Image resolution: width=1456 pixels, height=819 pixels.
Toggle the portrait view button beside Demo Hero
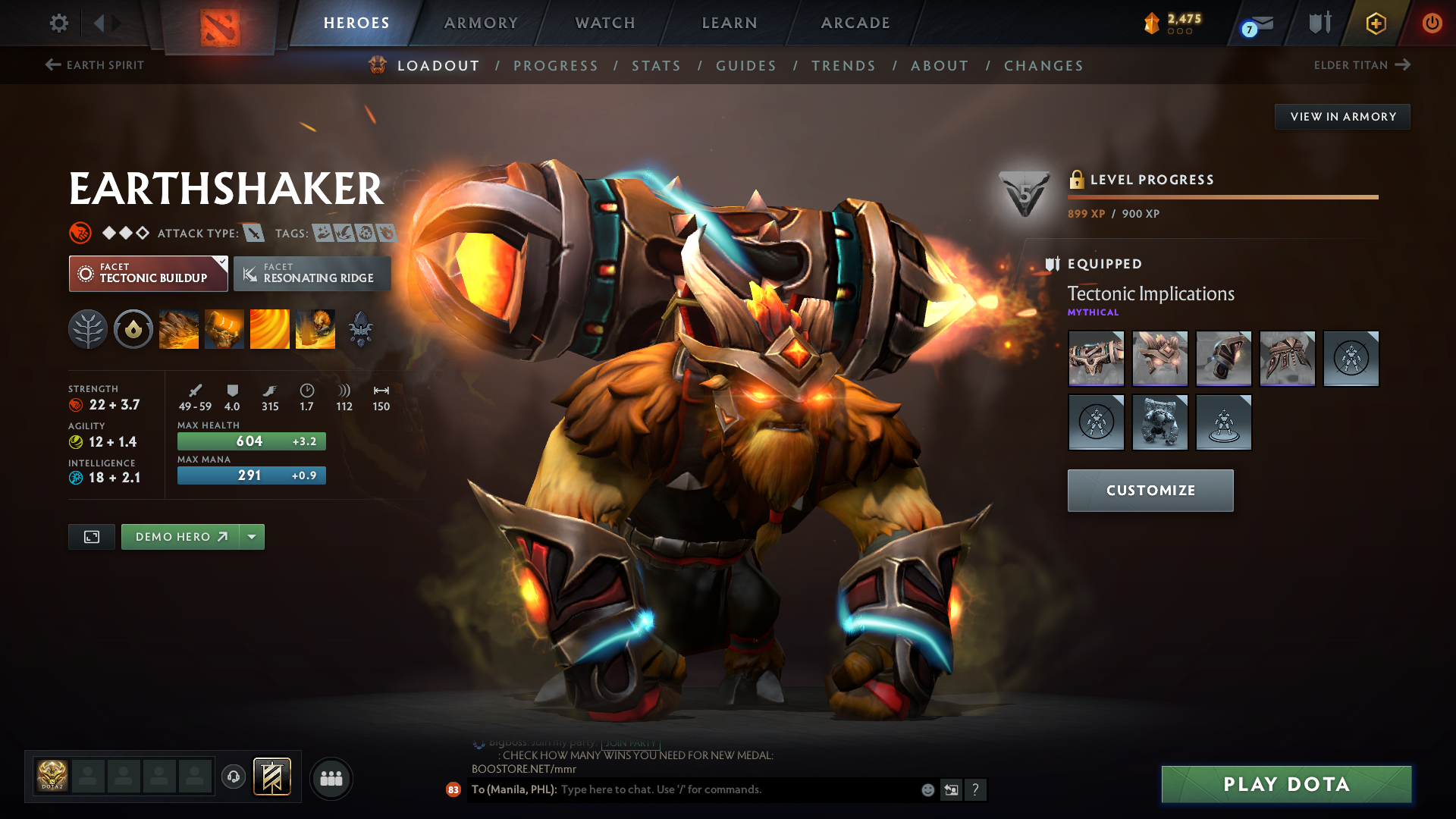coord(91,536)
